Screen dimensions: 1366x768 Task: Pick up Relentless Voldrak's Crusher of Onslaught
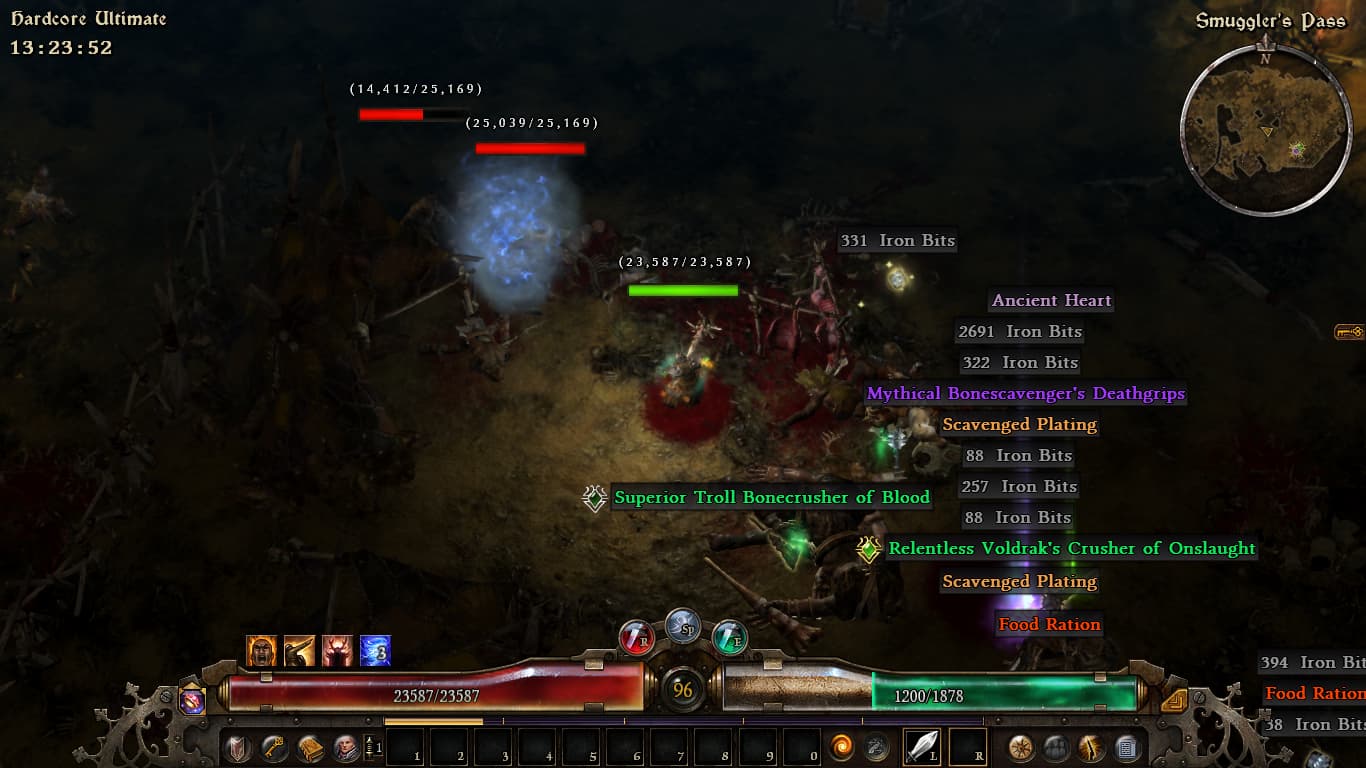point(1071,548)
